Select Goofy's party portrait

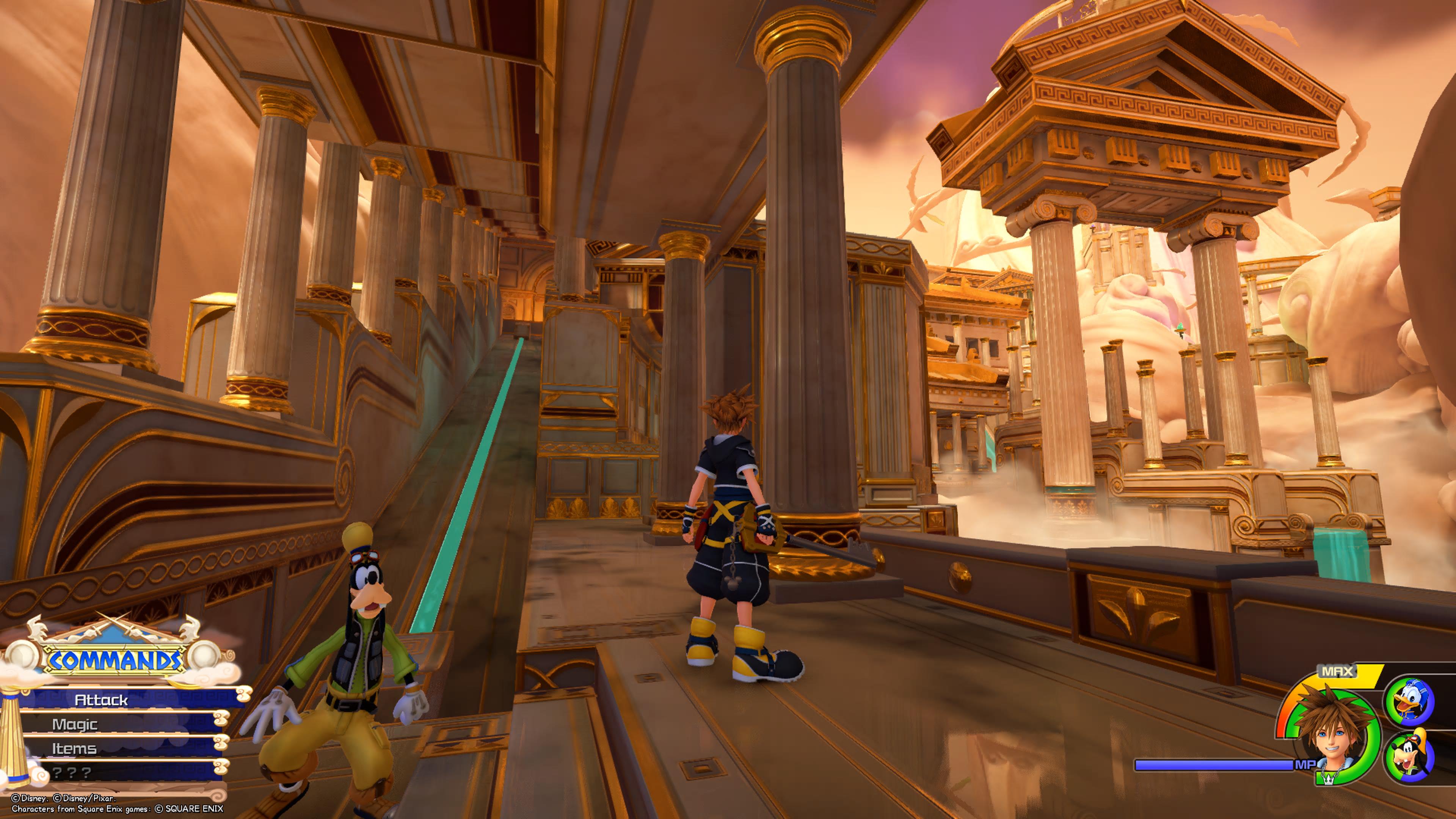point(1409,756)
